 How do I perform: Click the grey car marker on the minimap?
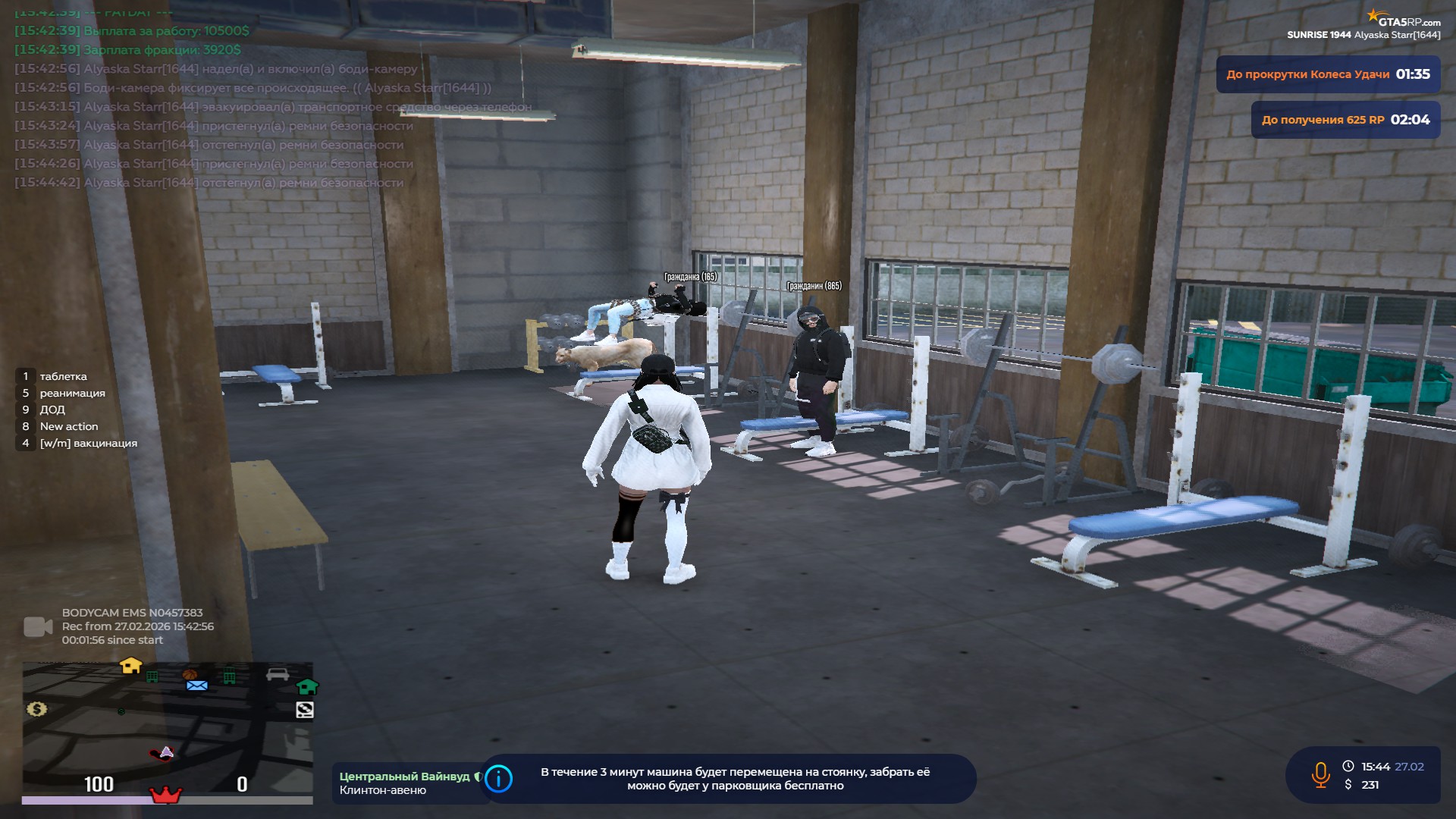tap(278, 674)
